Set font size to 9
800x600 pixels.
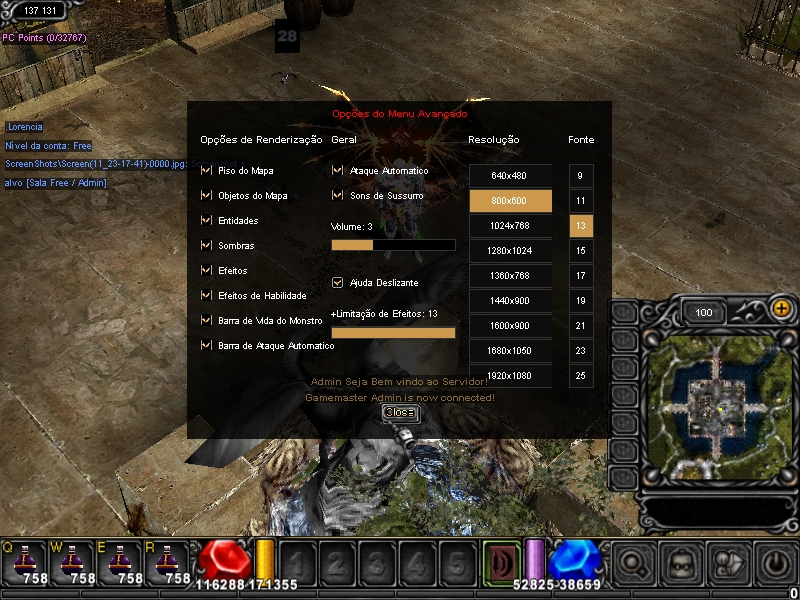pos(581,176)
